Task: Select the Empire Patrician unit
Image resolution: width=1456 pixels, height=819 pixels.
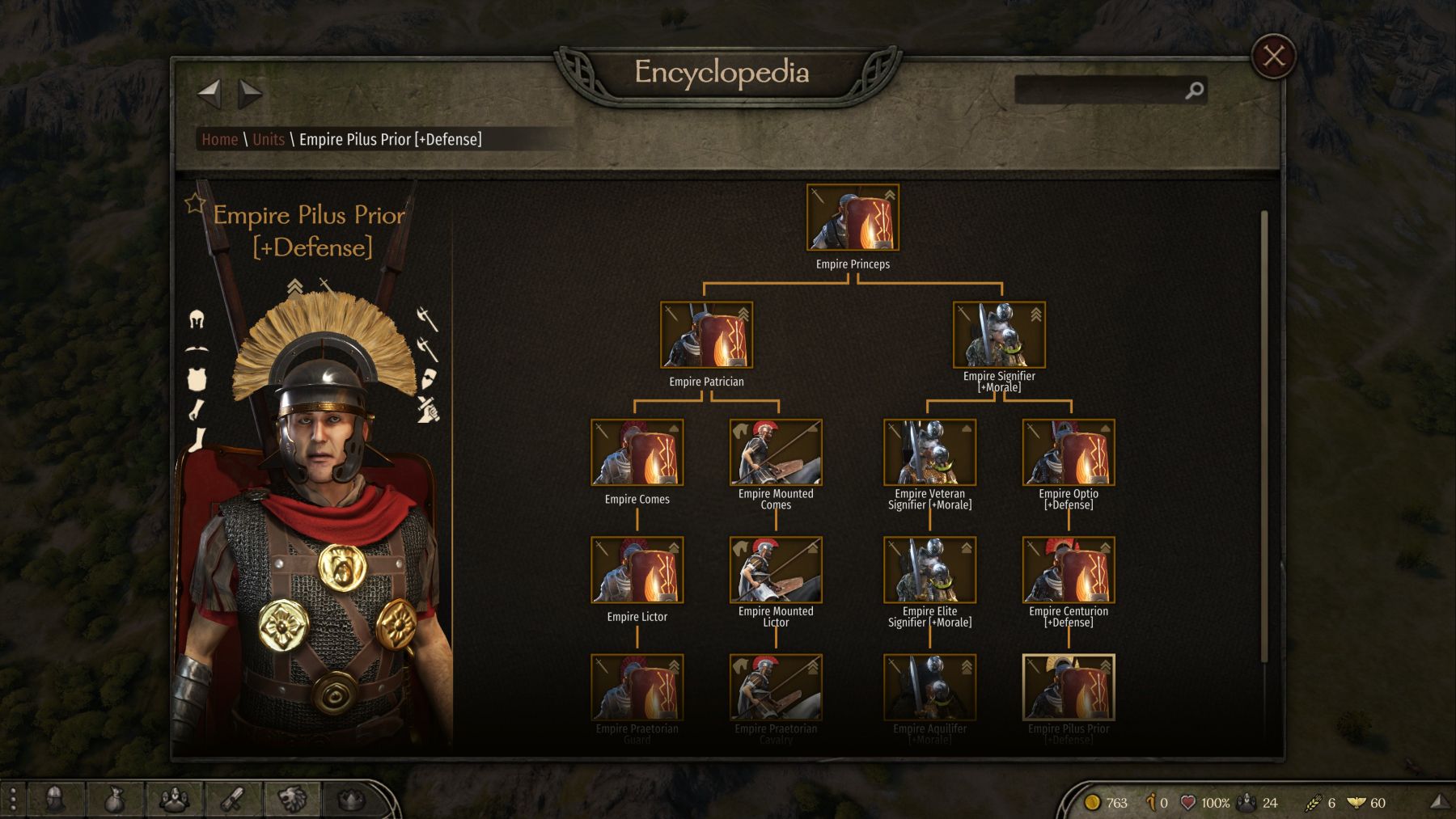Action: (x=706, y=335)
